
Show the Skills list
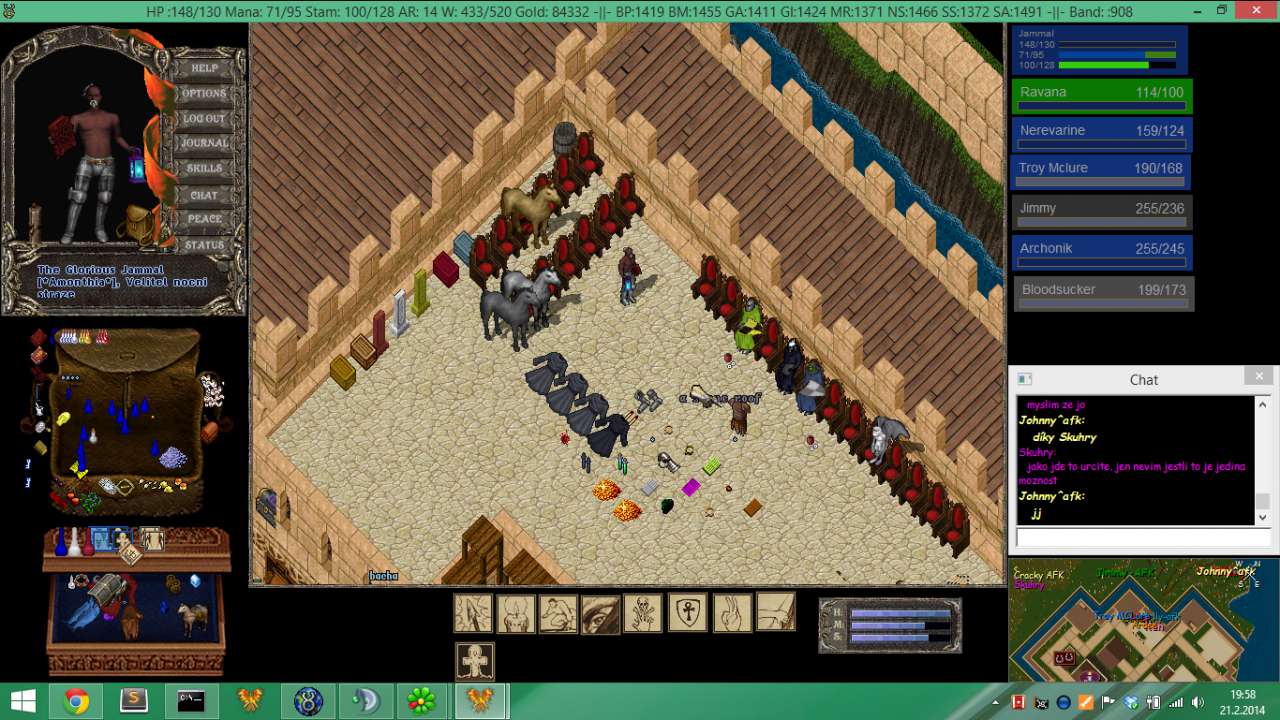point(204,168)
